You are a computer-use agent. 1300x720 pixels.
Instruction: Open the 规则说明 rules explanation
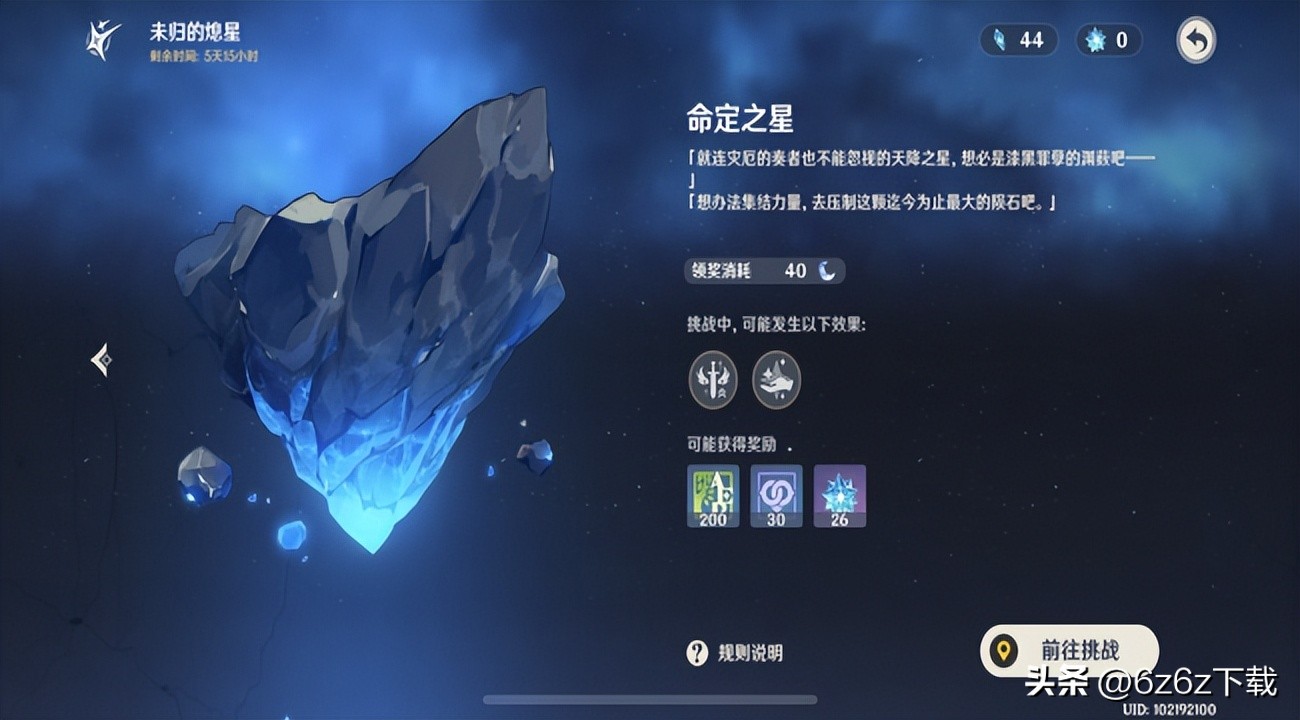coord(750,652)
